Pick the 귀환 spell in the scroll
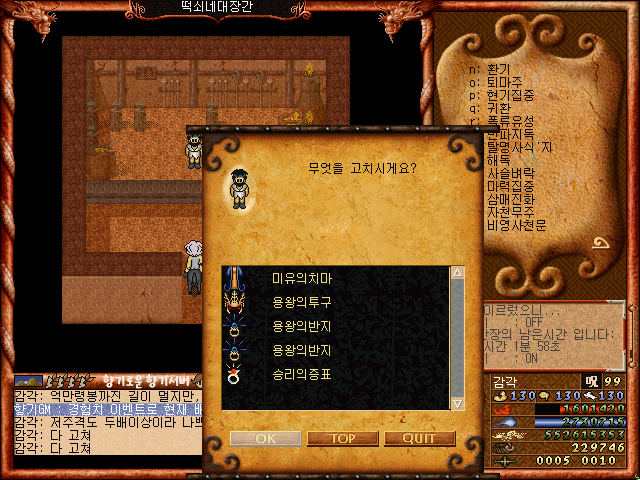Image resolution: width=640 pixels, height=480 pixels. [500, 108]
